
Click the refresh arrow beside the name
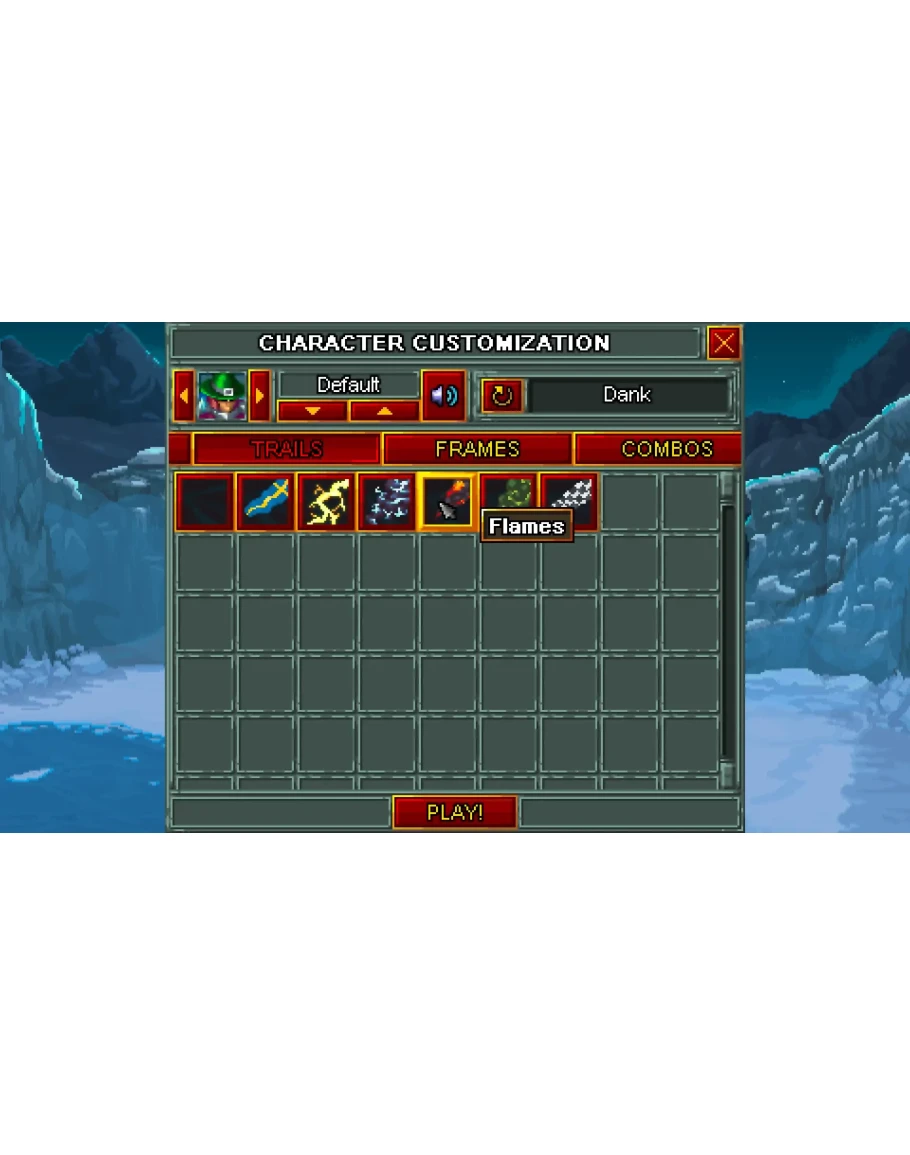pos(502,396)
